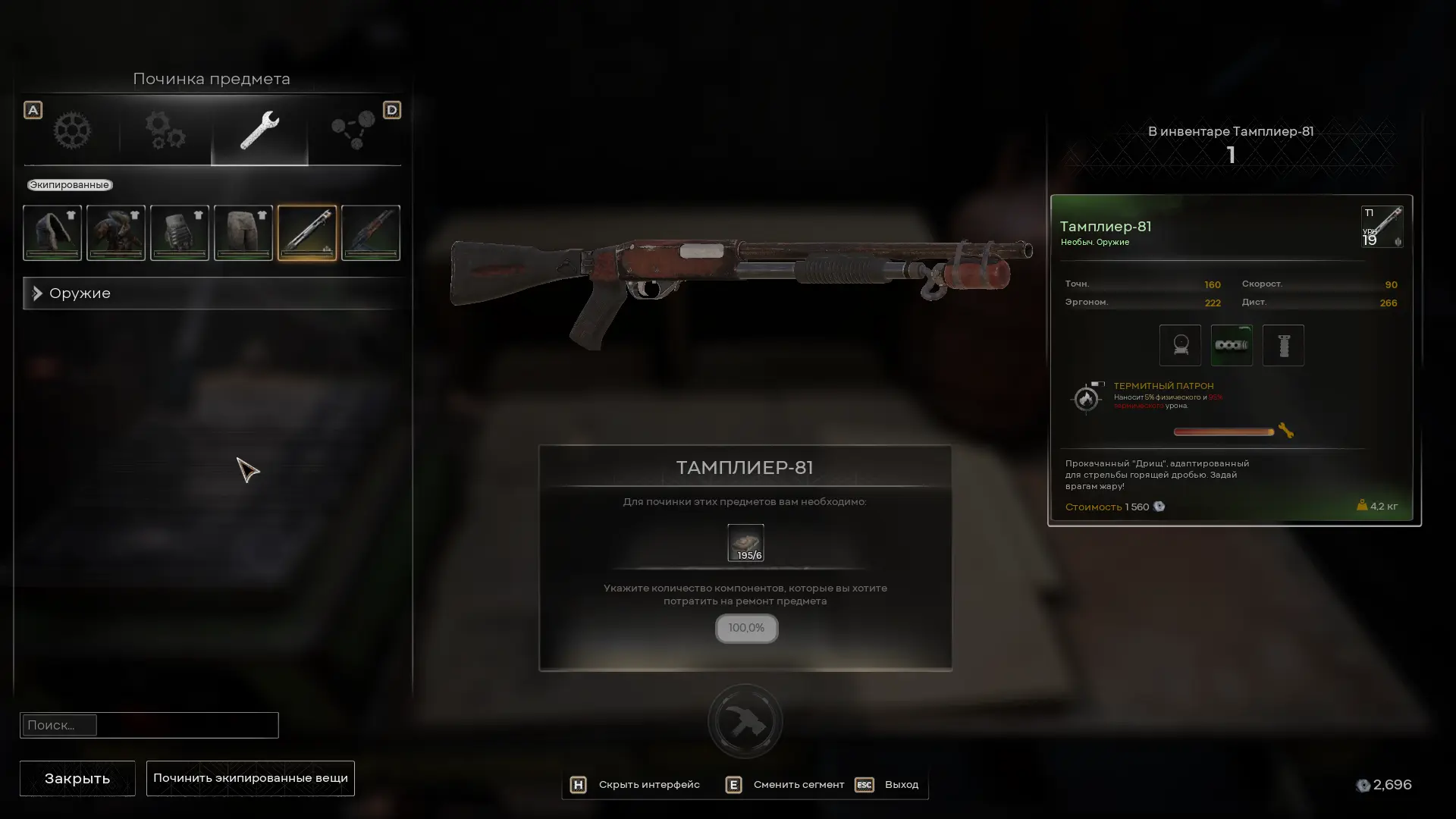Select the equipped hood item slot
The width and height of the screenshot is (1456, 819).
click(x=52, y=233)
